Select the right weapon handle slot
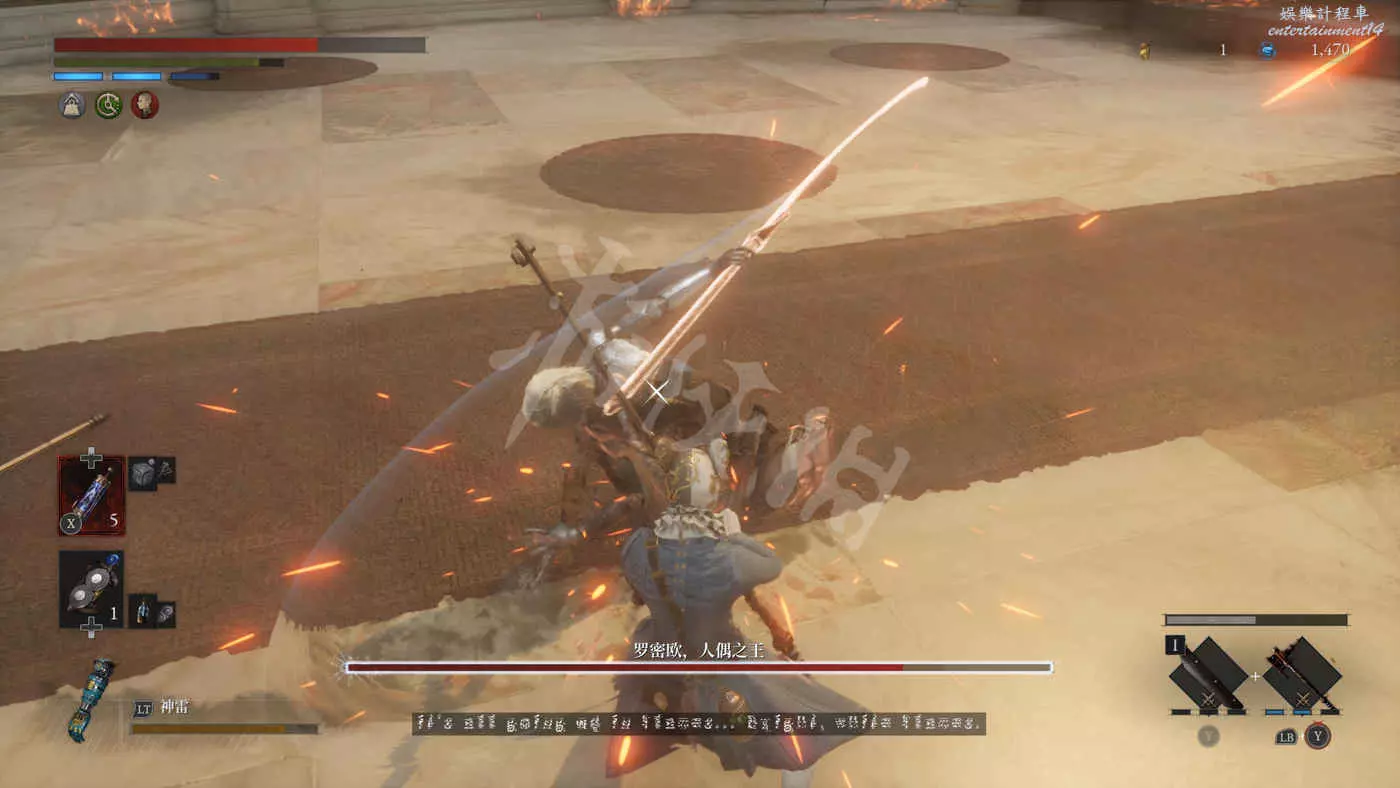This screenshot has width=1400, height=788. (x=1301, y=674)
